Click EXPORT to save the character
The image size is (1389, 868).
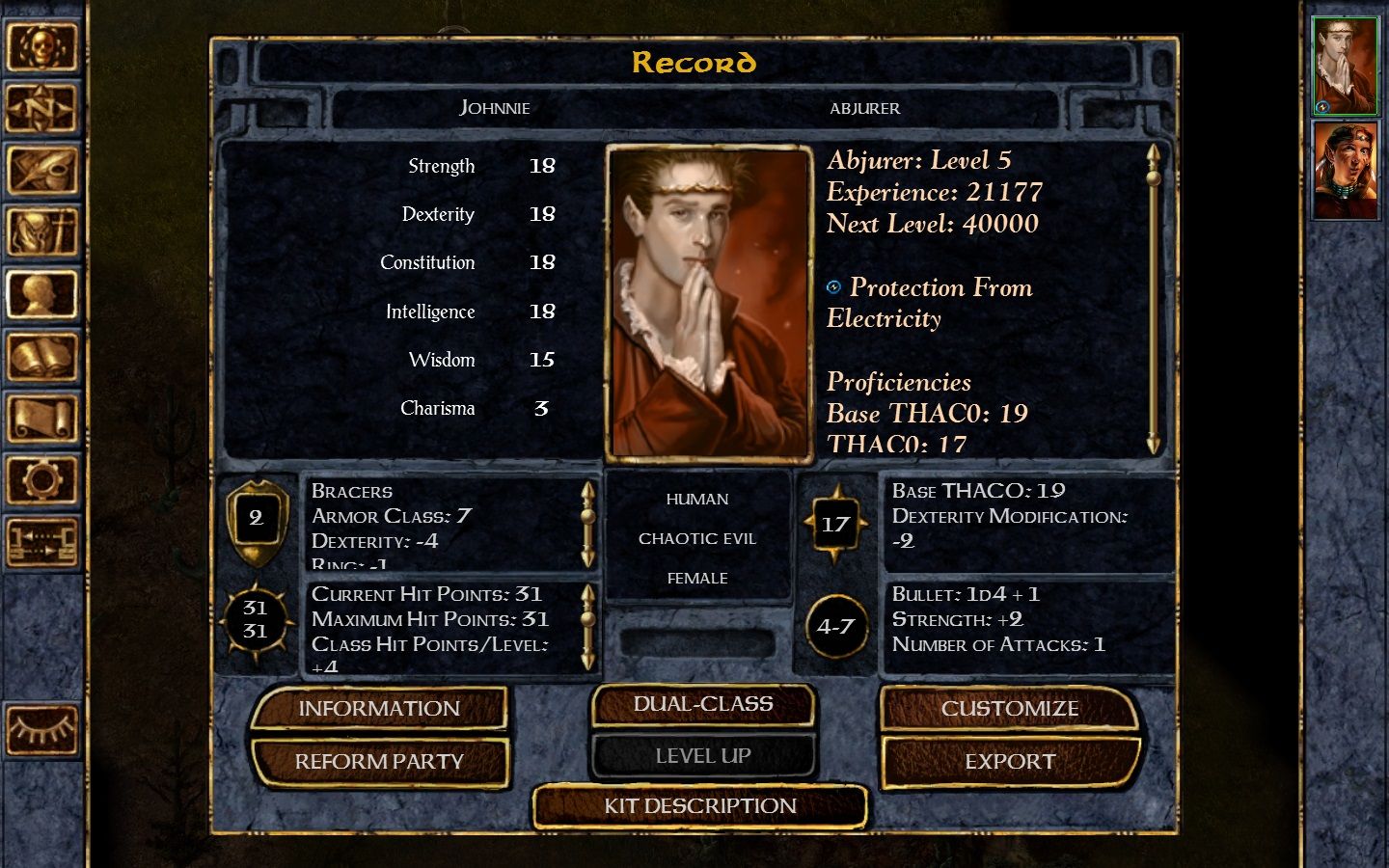(1009, 761)
